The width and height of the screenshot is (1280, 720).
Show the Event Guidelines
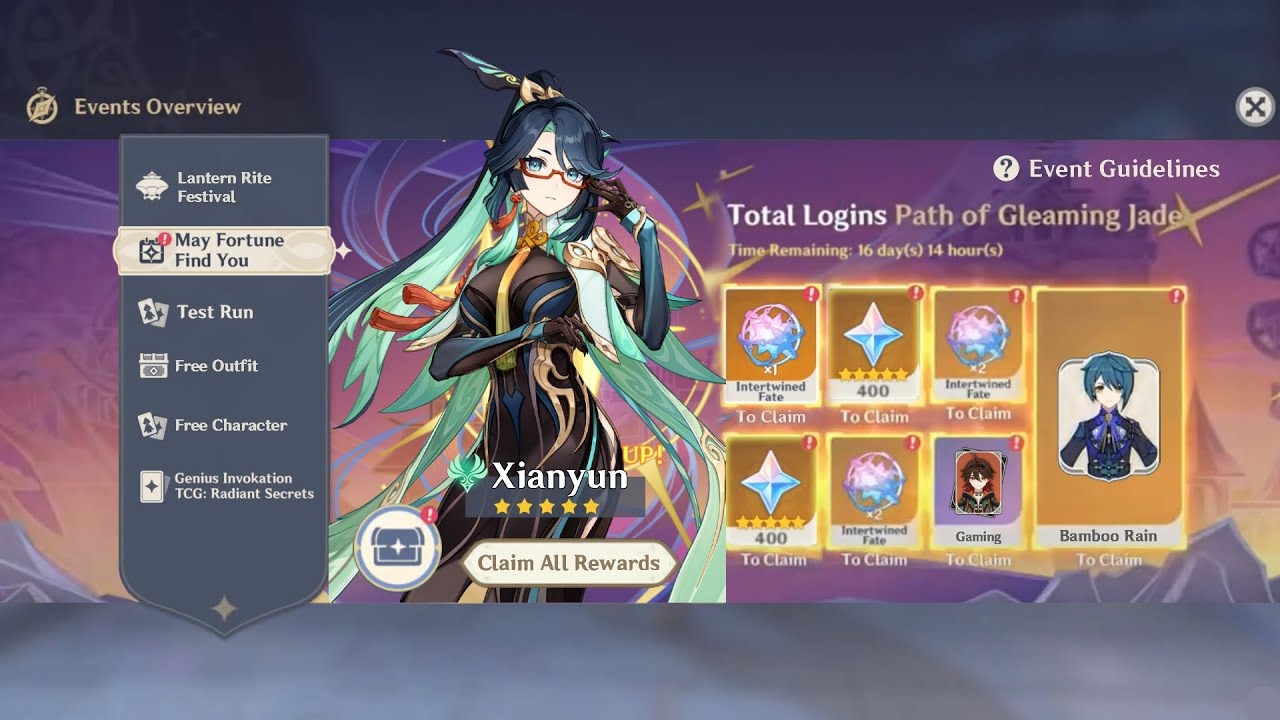tap(1106, 169)
